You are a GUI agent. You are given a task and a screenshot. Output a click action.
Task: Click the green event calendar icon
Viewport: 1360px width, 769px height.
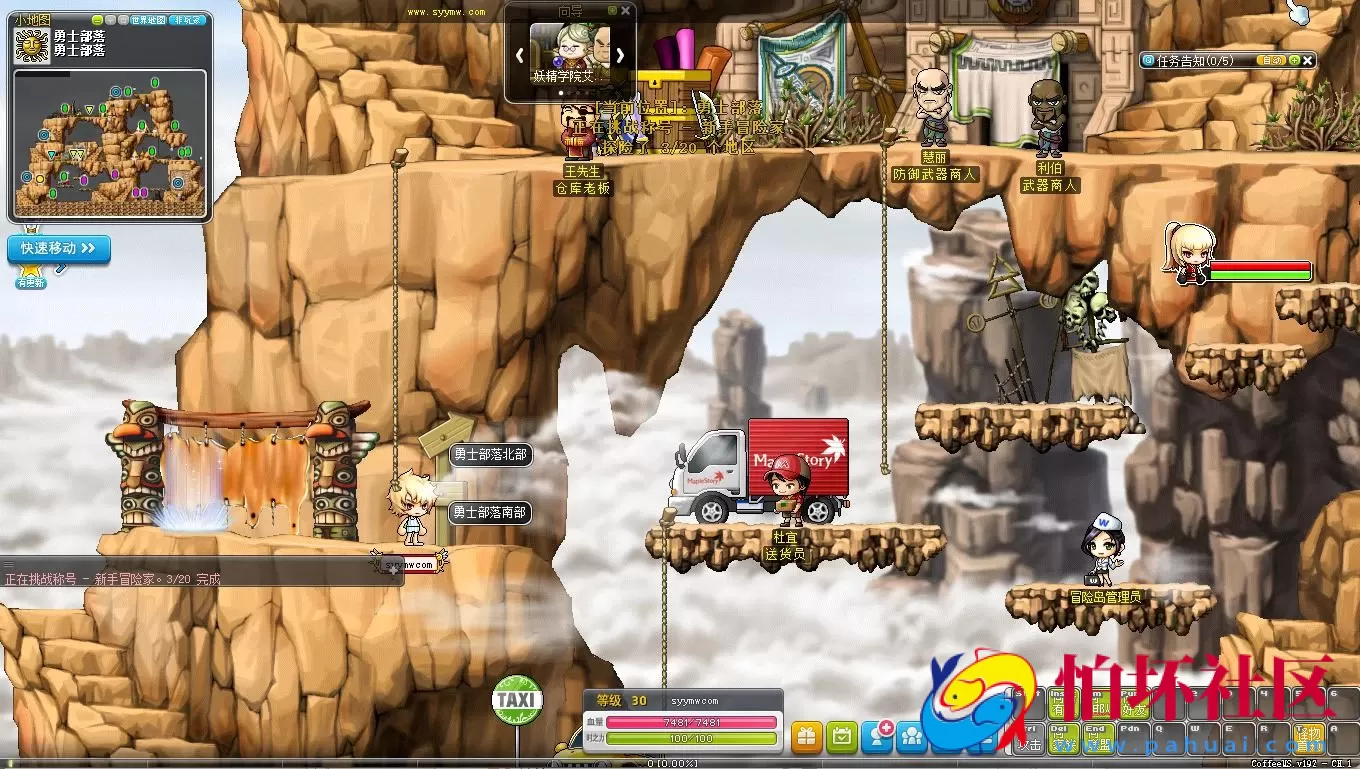click(x=842, y=736)
